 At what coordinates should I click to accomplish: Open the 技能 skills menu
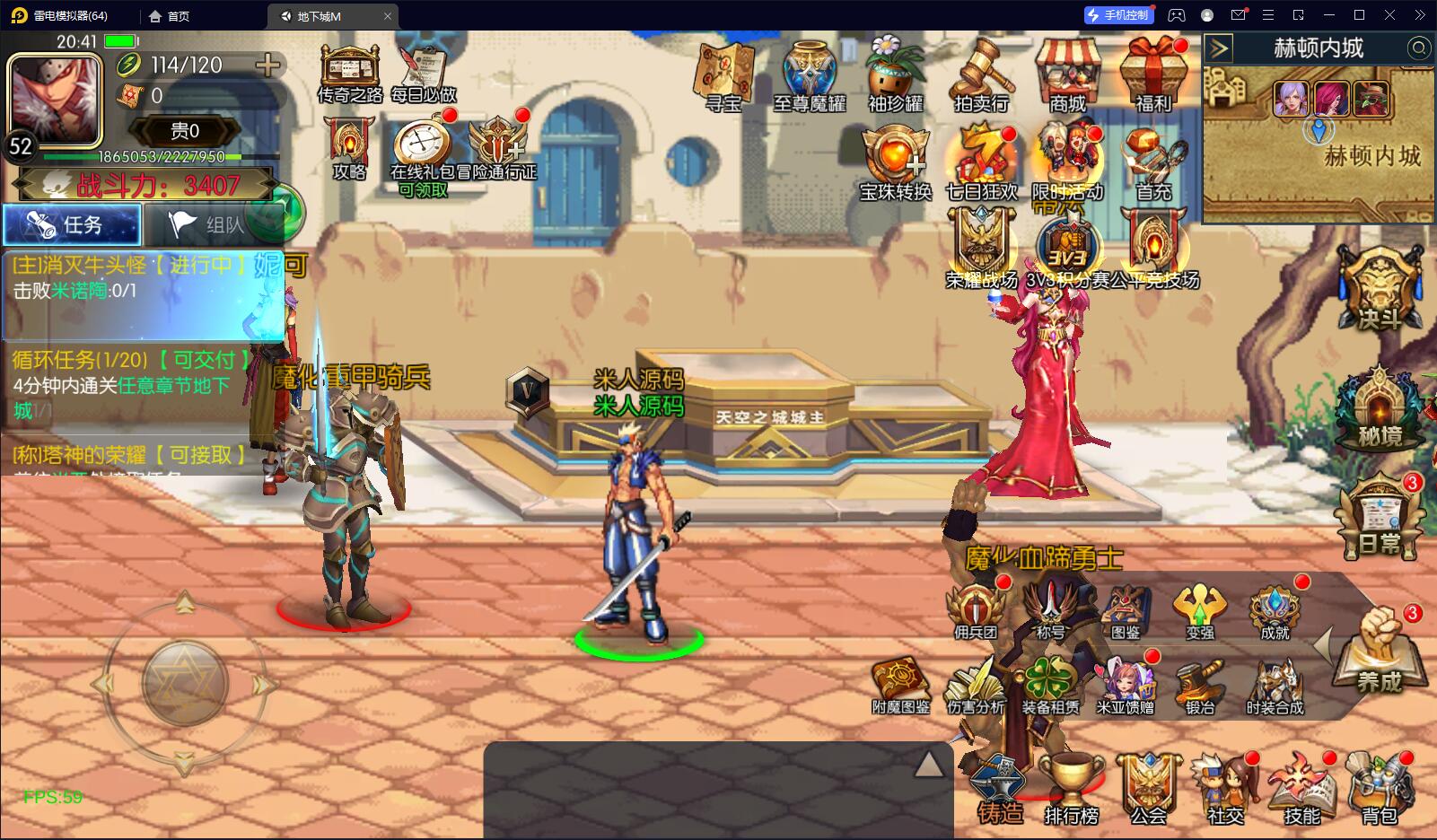coord(1302,790)
